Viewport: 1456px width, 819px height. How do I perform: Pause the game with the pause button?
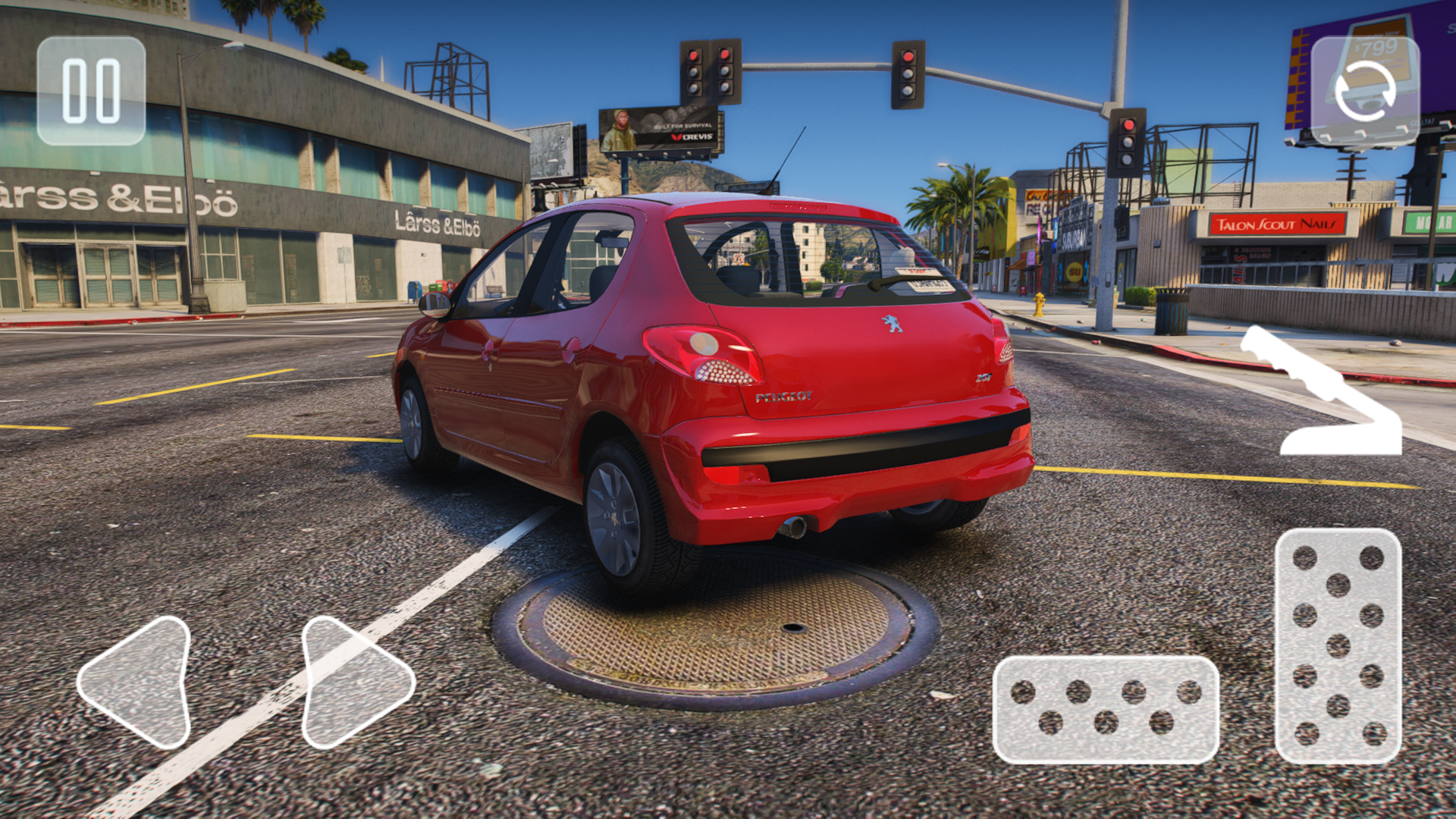coord(91,91)
